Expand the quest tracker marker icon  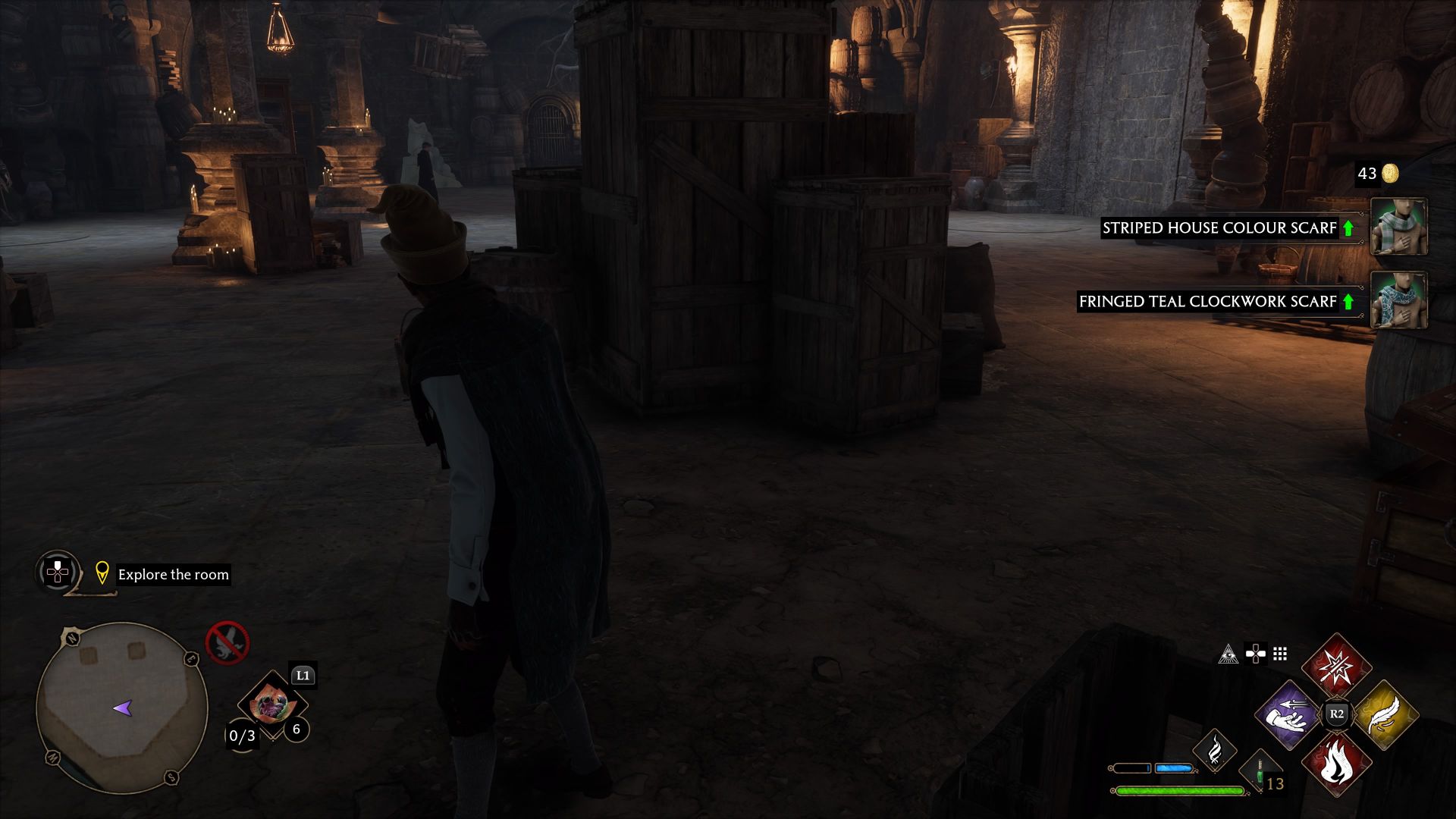click(103, 574)
